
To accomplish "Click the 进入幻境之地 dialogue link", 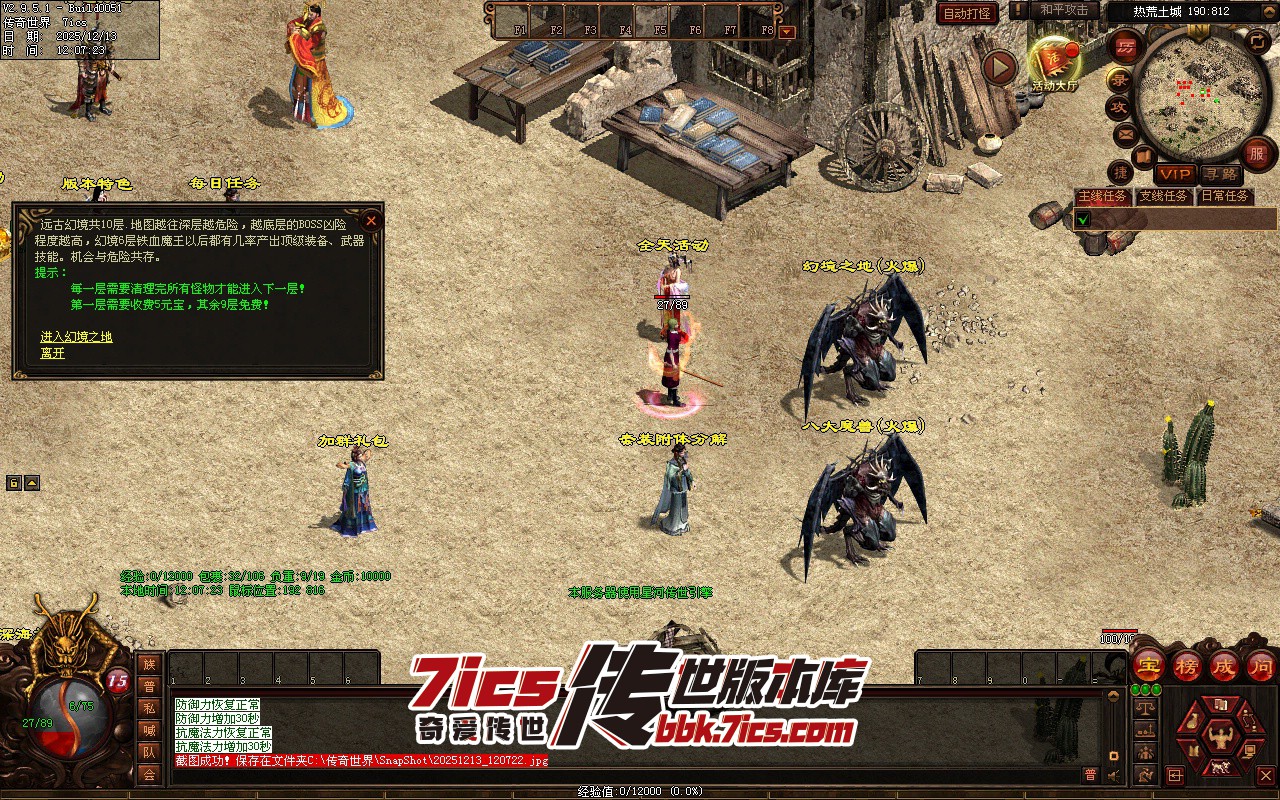I will [x=76, y=337].
